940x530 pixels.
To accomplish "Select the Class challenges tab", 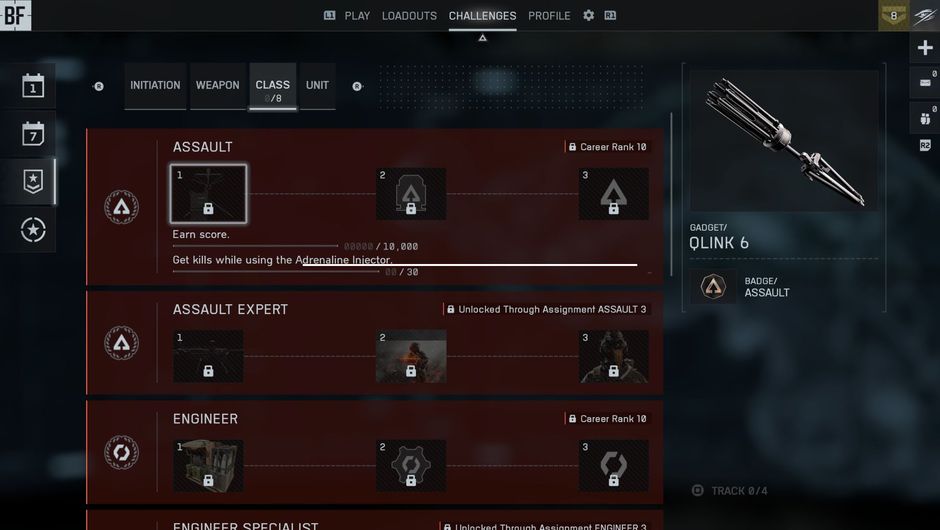I will (x=272, y=88).
